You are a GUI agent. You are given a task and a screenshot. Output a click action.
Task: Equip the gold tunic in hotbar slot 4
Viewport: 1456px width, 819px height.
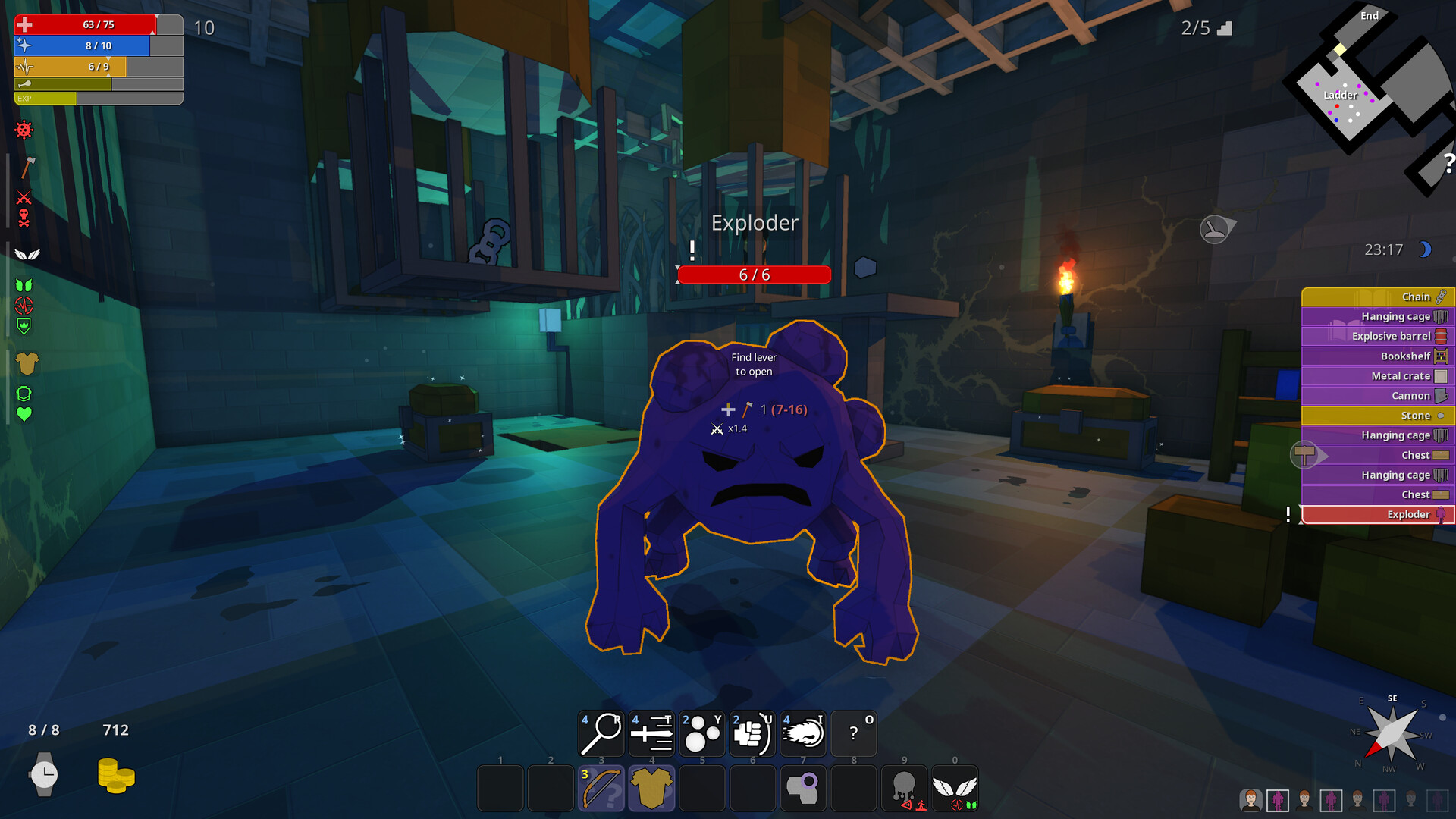pyautogui.click(x=651, y=789)
